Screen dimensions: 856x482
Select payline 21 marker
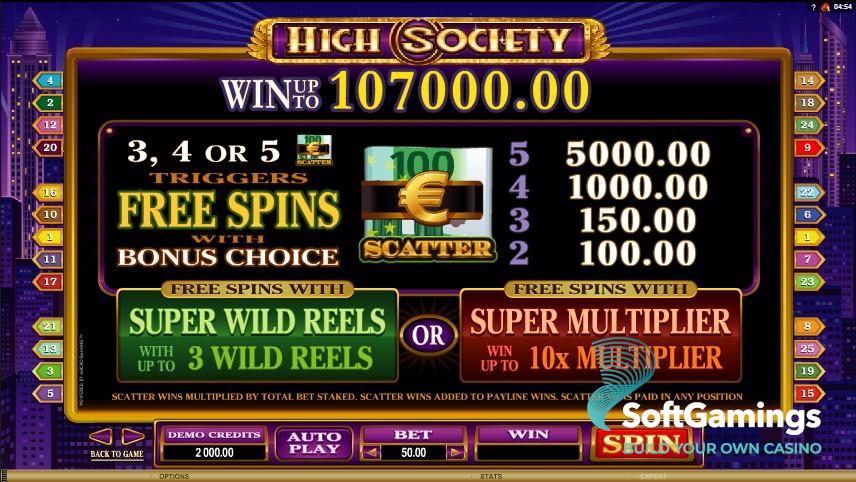point(47,326)
